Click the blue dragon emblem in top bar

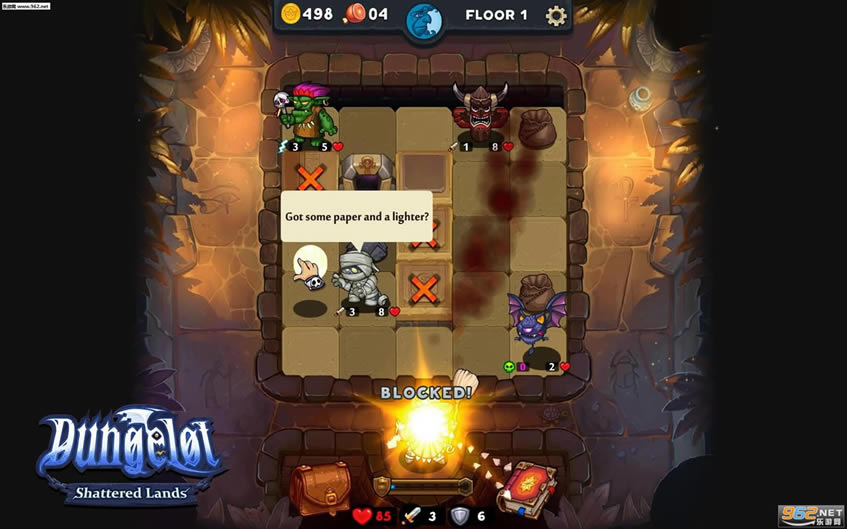424,20
